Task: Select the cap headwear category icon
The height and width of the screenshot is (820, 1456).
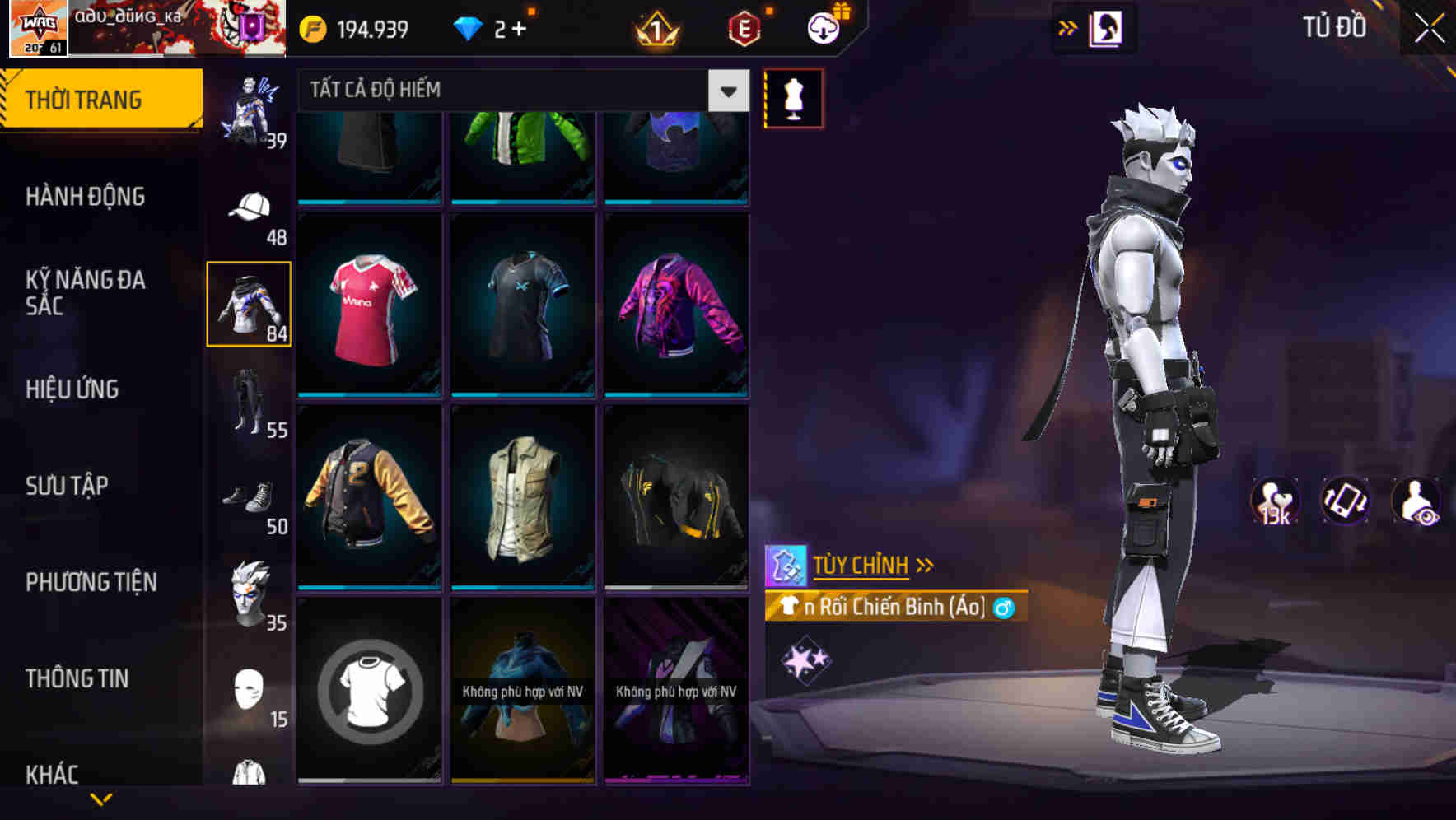Action: (x=248, y=207)
